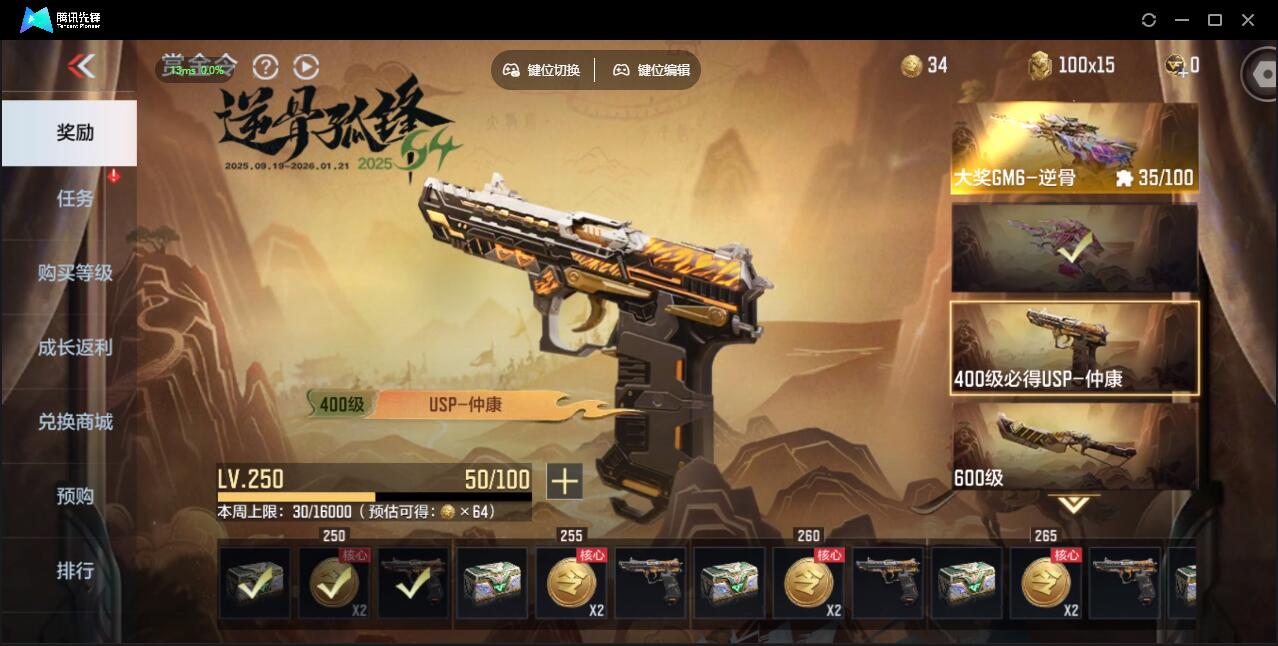The width and height of the screenshot is (1278, 646).
Task: Choose the 400级必得USP-仲康 reward thumbnail
Action: click(x=1074, y=347)
